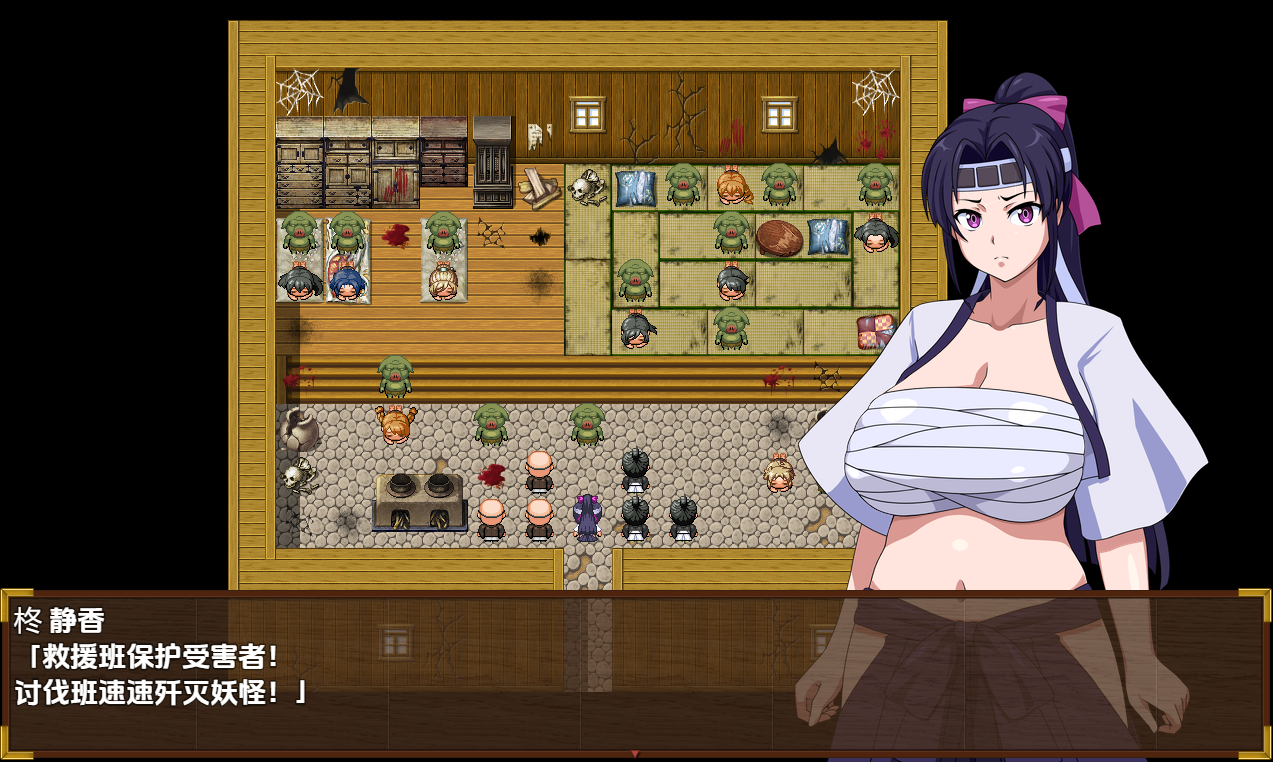This screenshot has height=762, width=1273.
Task: Click the red continue arrow under the dialogue
Action: point(634,753)
